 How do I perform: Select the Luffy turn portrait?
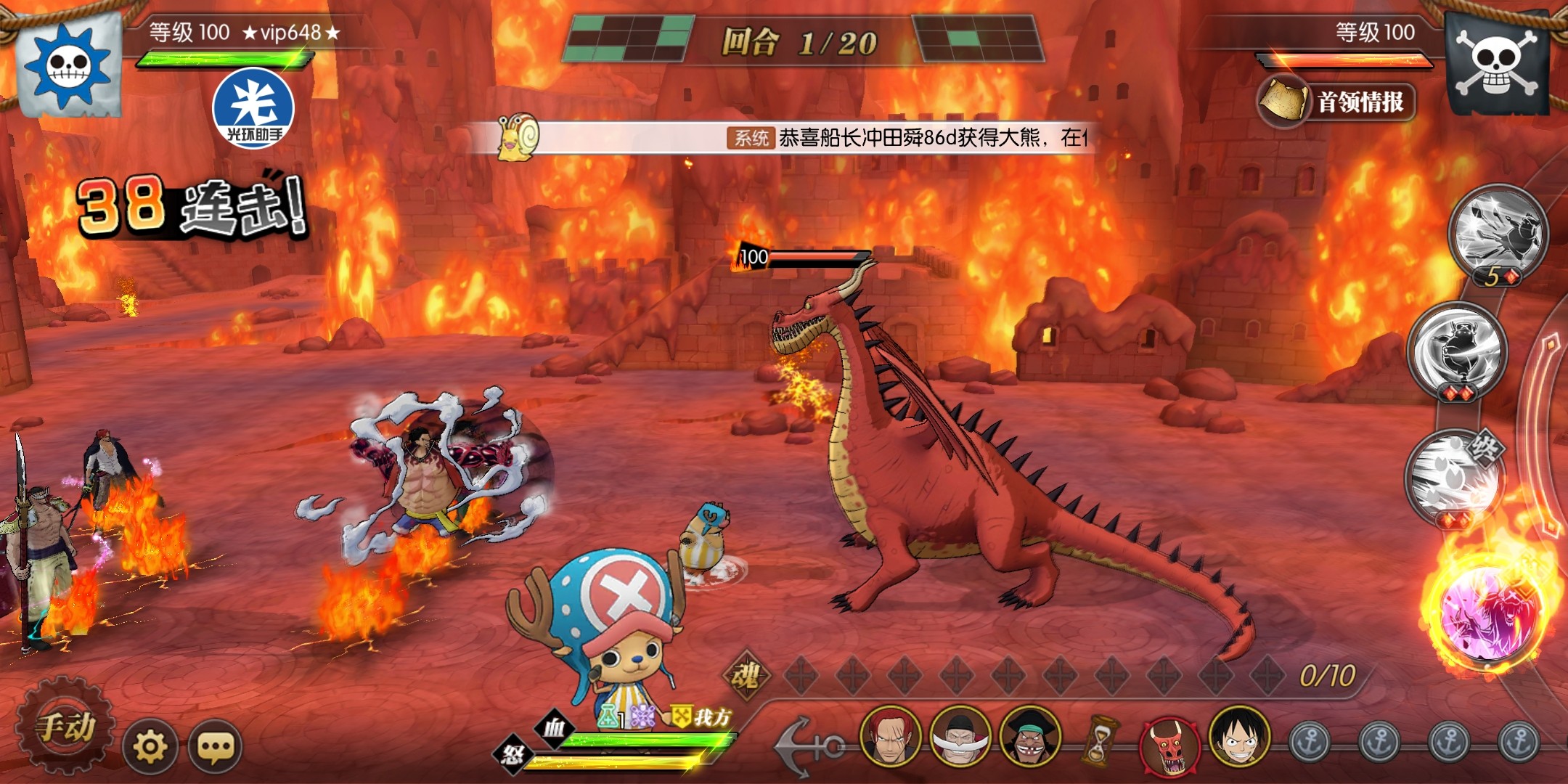point(1239,737)
